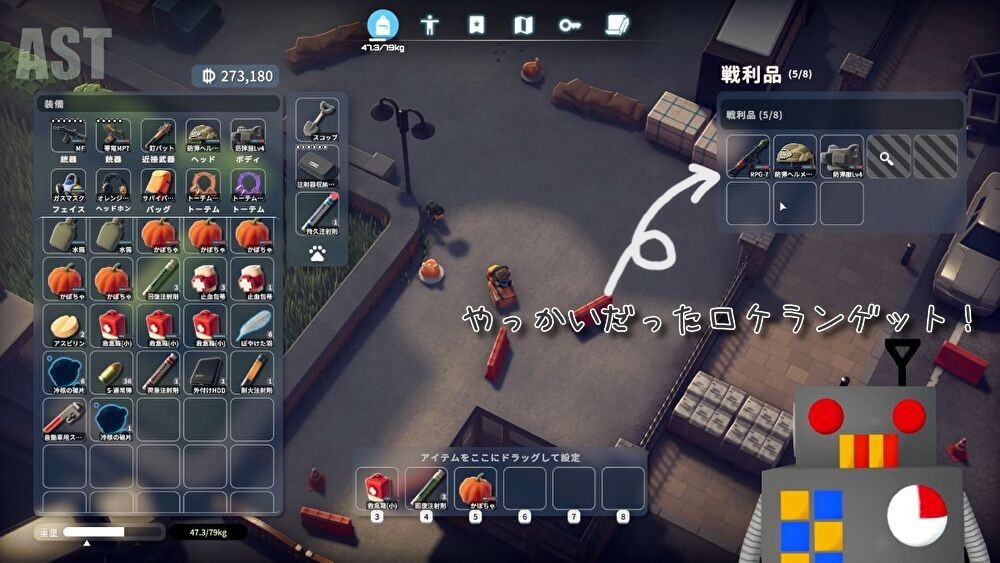Switch to the map tab

point(523,25)
